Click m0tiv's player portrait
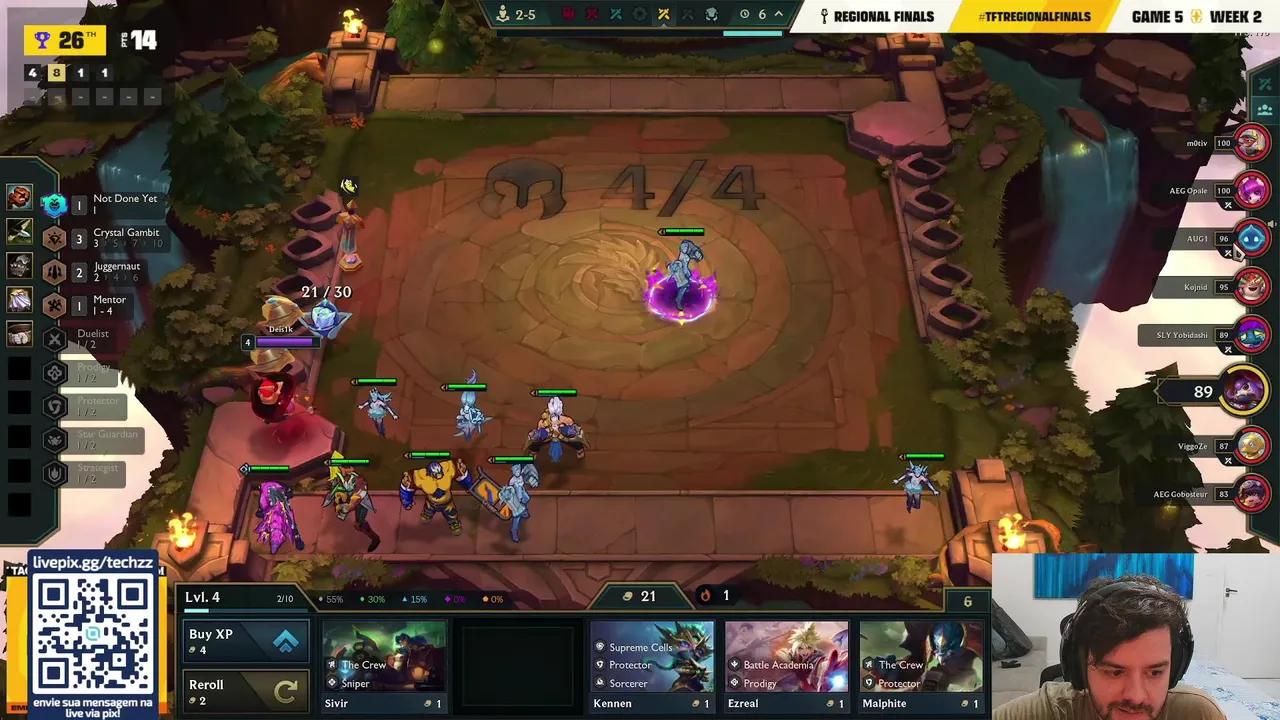The image size is (1280, 720). coord(1252,142)
